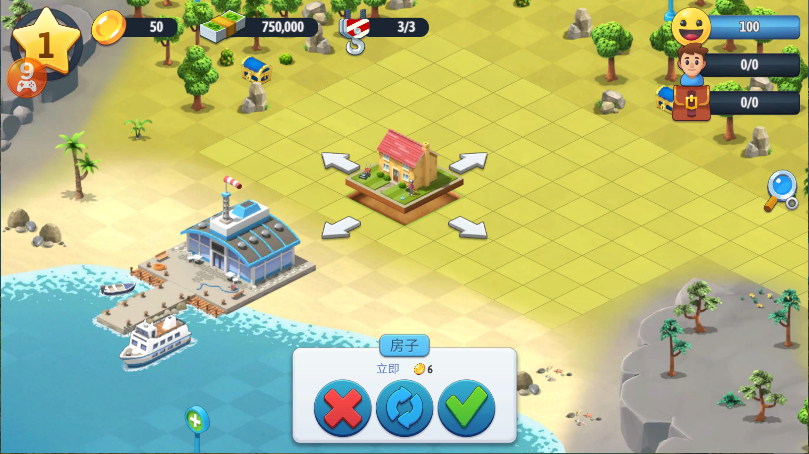Open the orange gamepad icon
Screen dimensions: 809x454
coord(26,77)
